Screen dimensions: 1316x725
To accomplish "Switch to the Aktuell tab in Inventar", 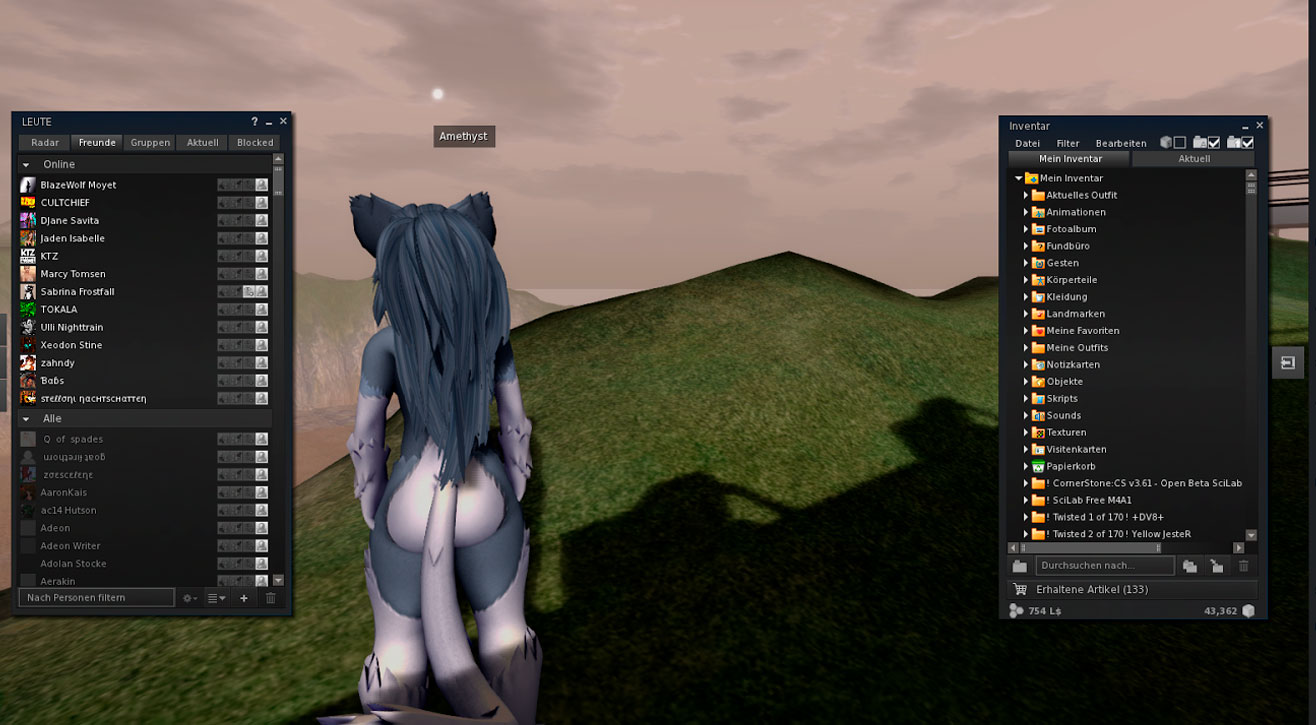I will [1194, 158].
